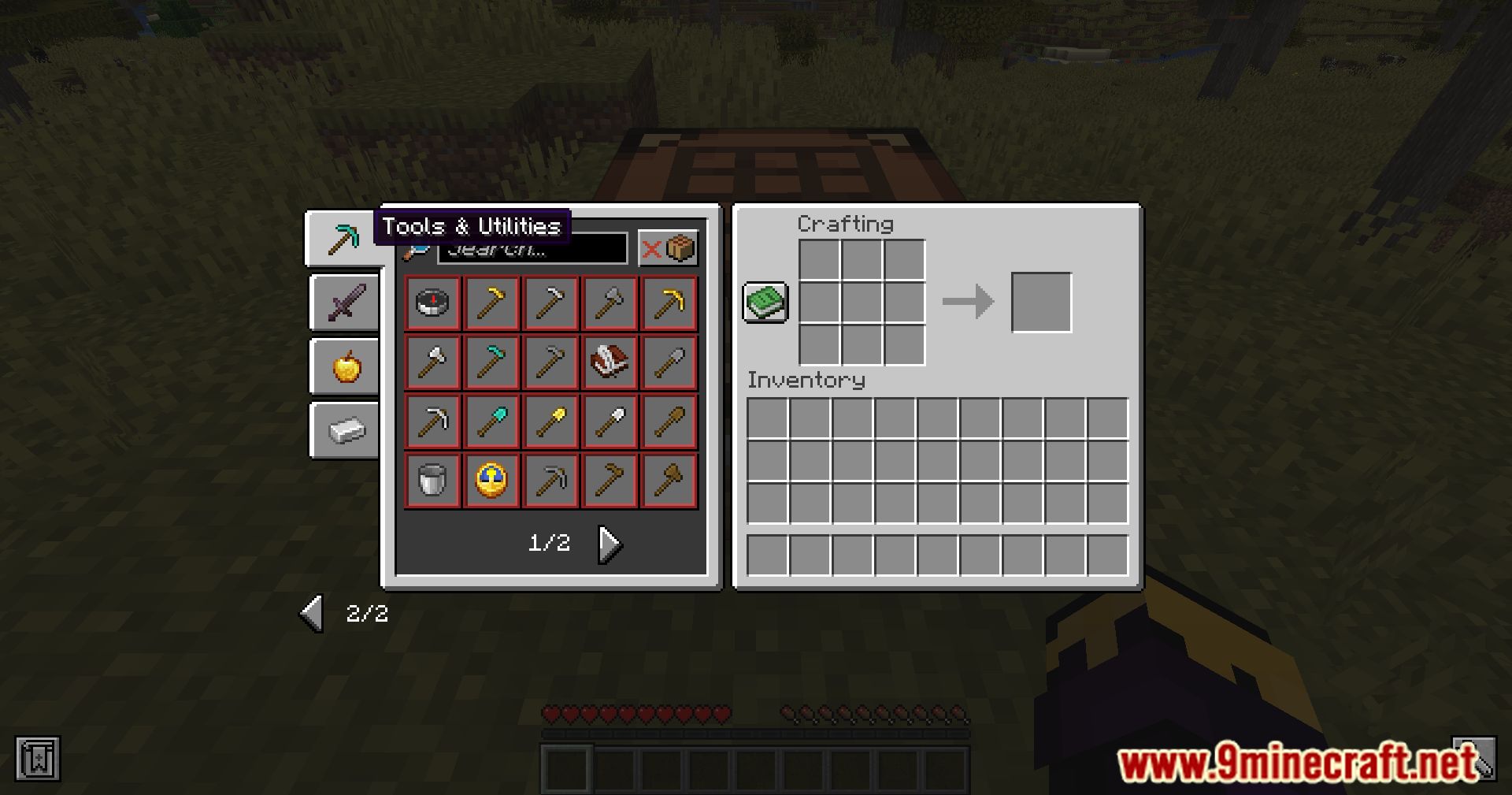Select the bucket recipe
Viewport: 1512px width, 795px height.
pyautogui.click(x=432, y=481)
